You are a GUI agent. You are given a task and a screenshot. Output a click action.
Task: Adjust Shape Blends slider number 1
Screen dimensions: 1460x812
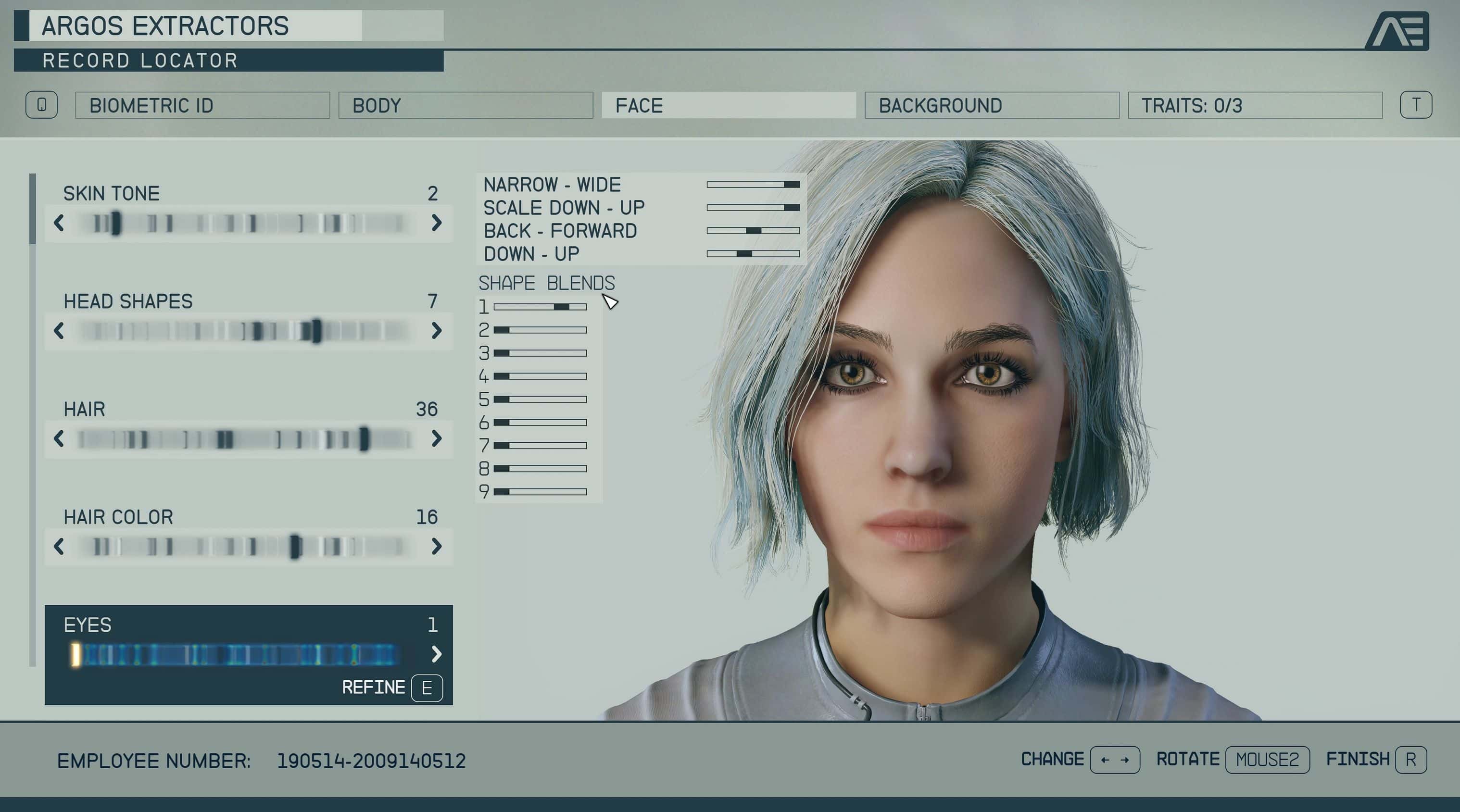[540, 307]
